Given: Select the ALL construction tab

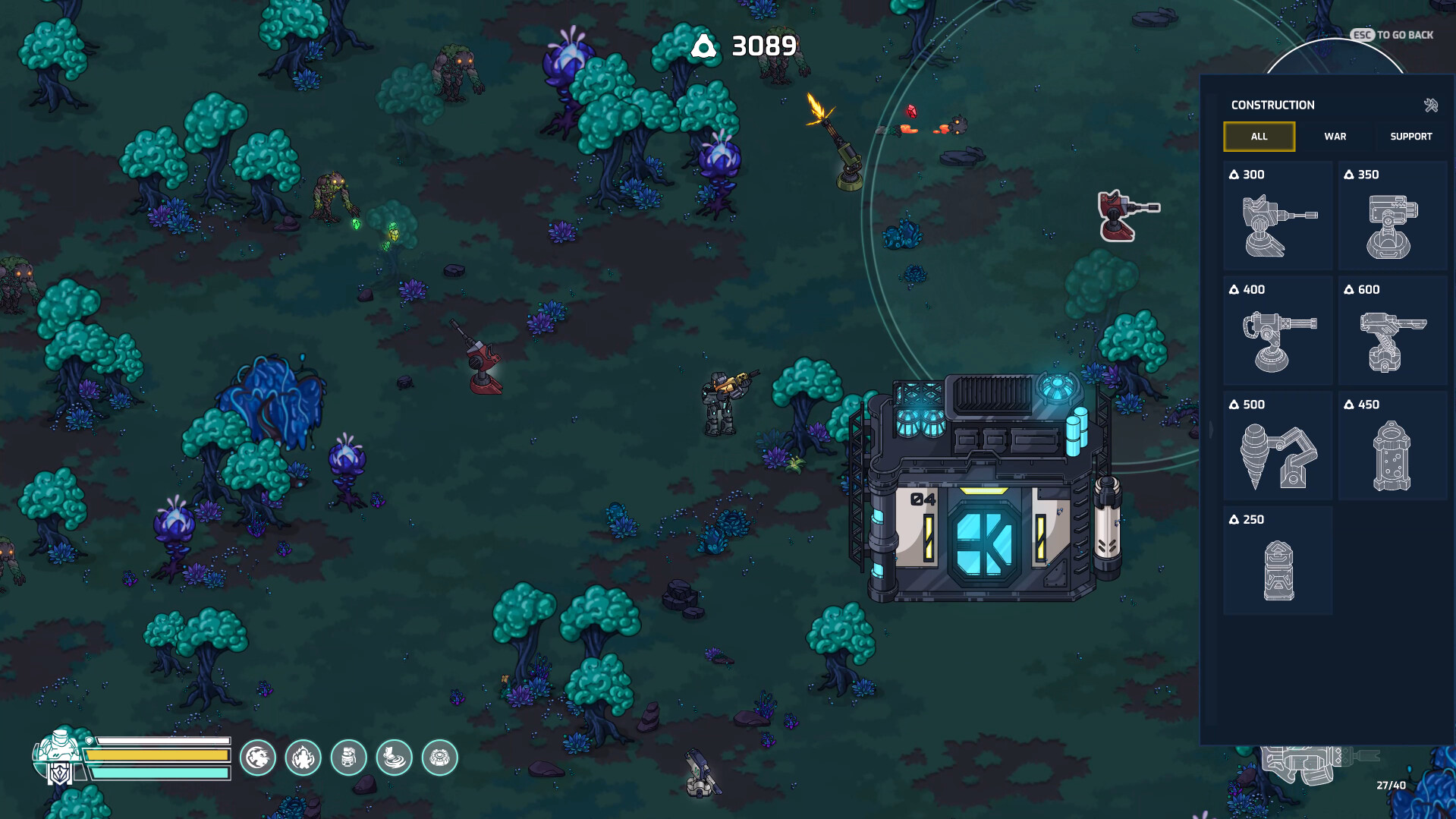Looking at the screenshot, I should (x=1259, y=137).
